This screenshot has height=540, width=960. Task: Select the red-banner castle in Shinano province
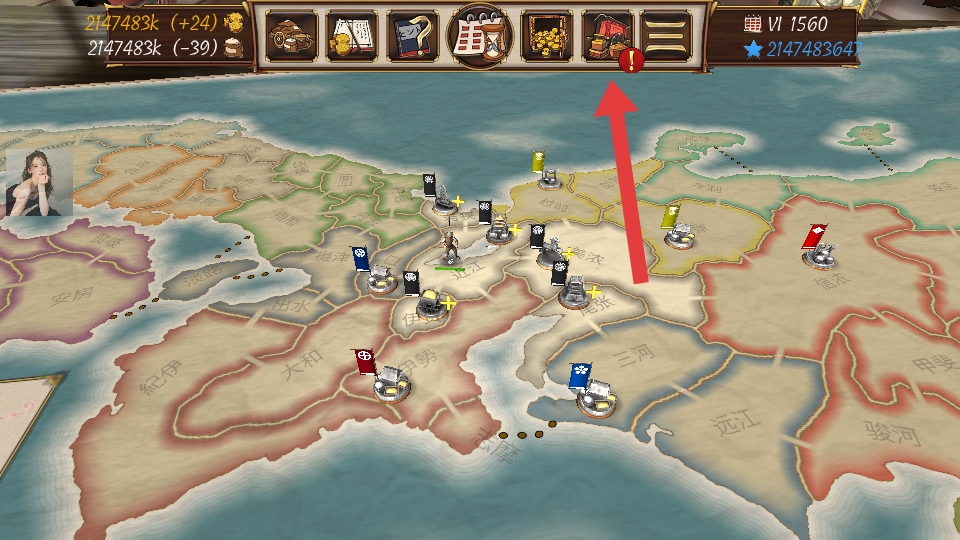pyautogui.click(x=820, y=254)
